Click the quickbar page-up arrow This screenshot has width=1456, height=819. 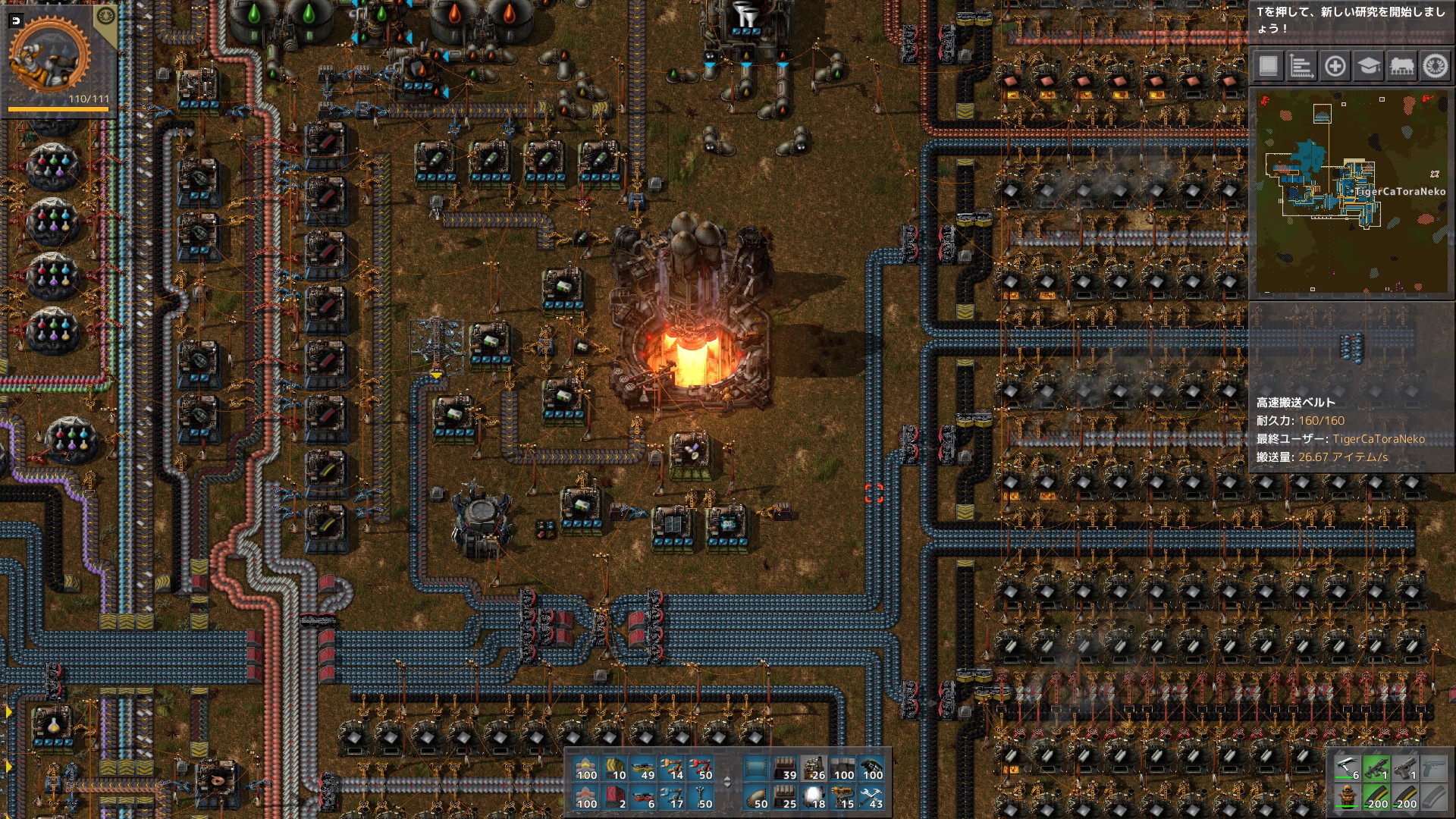727,779
